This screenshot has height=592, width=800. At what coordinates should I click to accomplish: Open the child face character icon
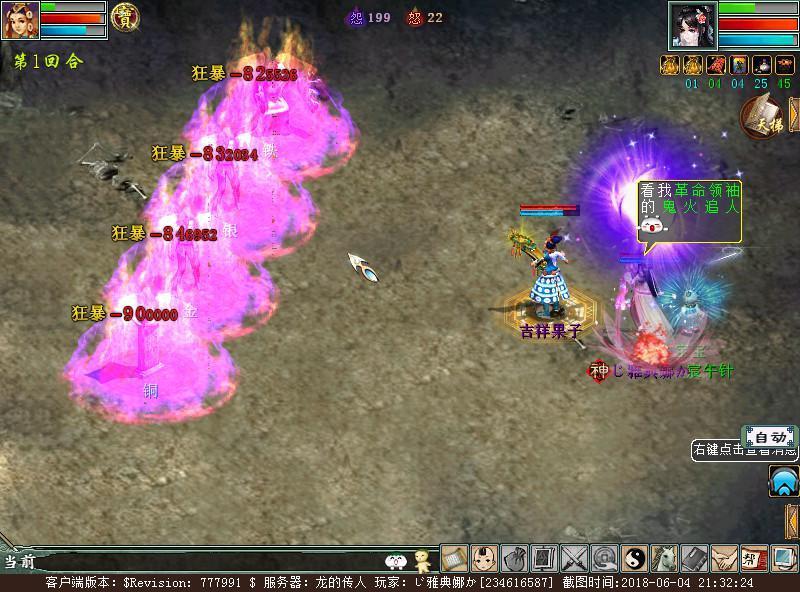pyautogui.click(x=484, y=558)
